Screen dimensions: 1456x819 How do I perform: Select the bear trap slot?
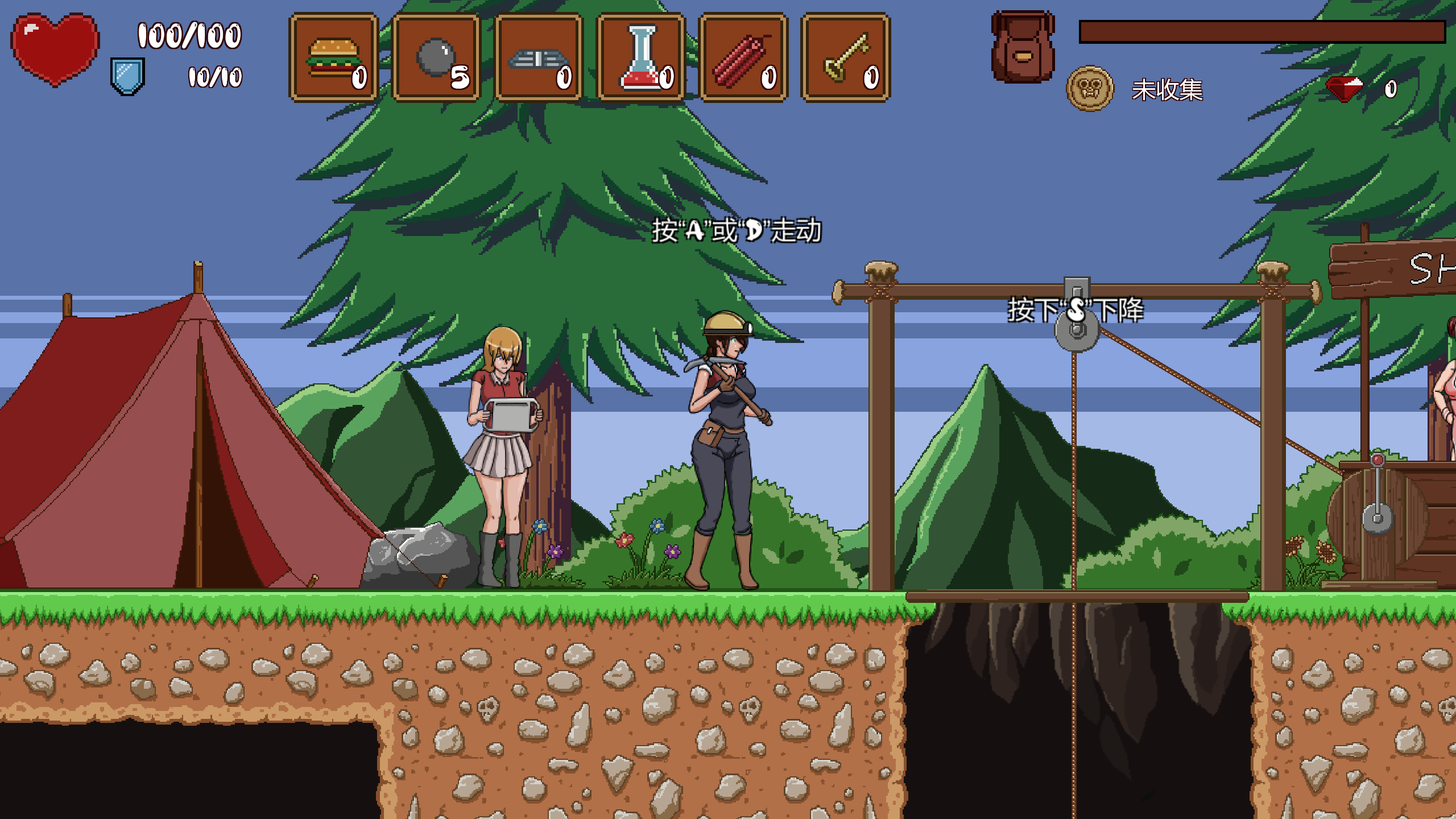[x=539, y=57]
